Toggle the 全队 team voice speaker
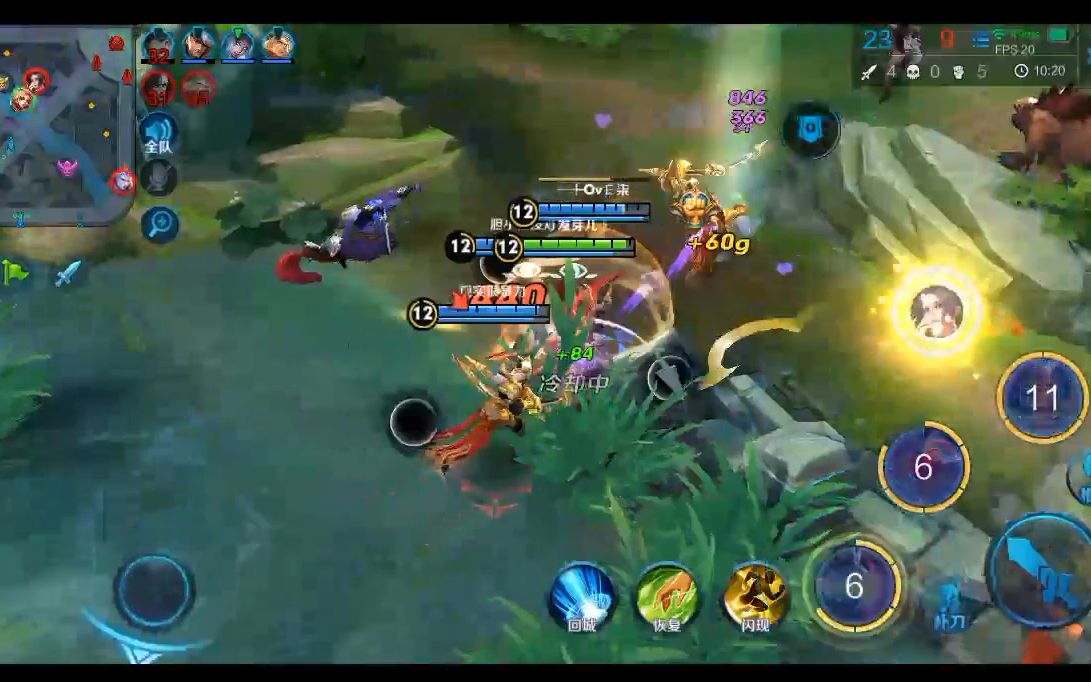The height and width of the screenshot is (682, 1091). [158, 133]
